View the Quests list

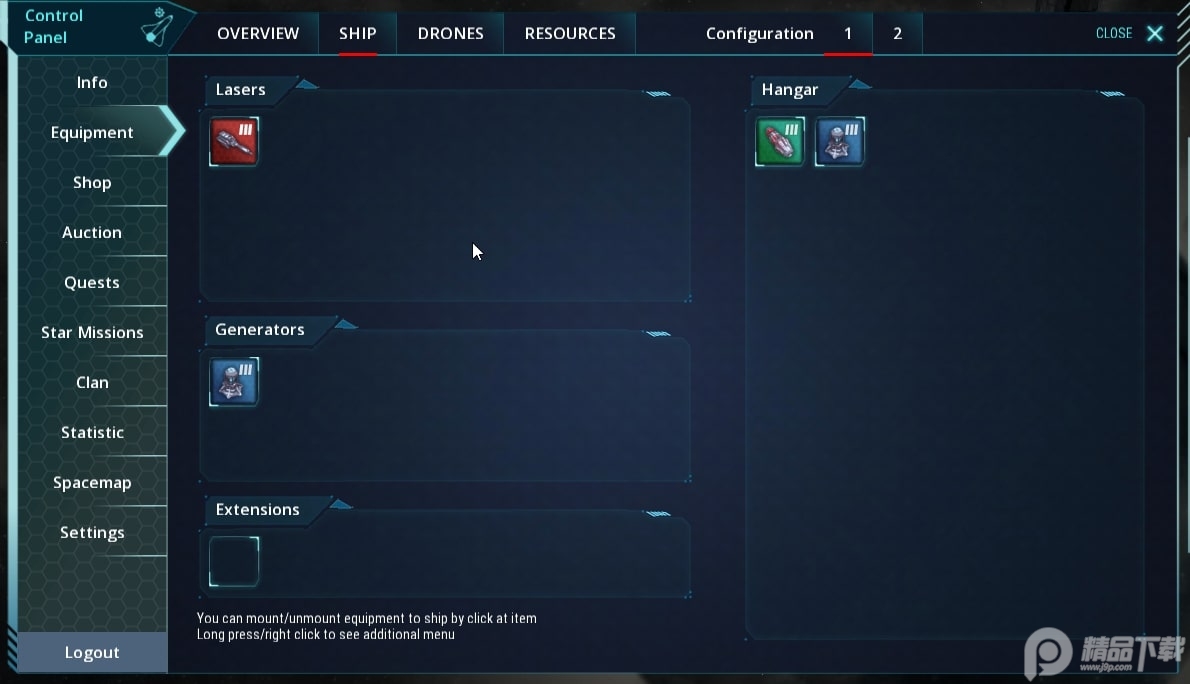[92, 282]
